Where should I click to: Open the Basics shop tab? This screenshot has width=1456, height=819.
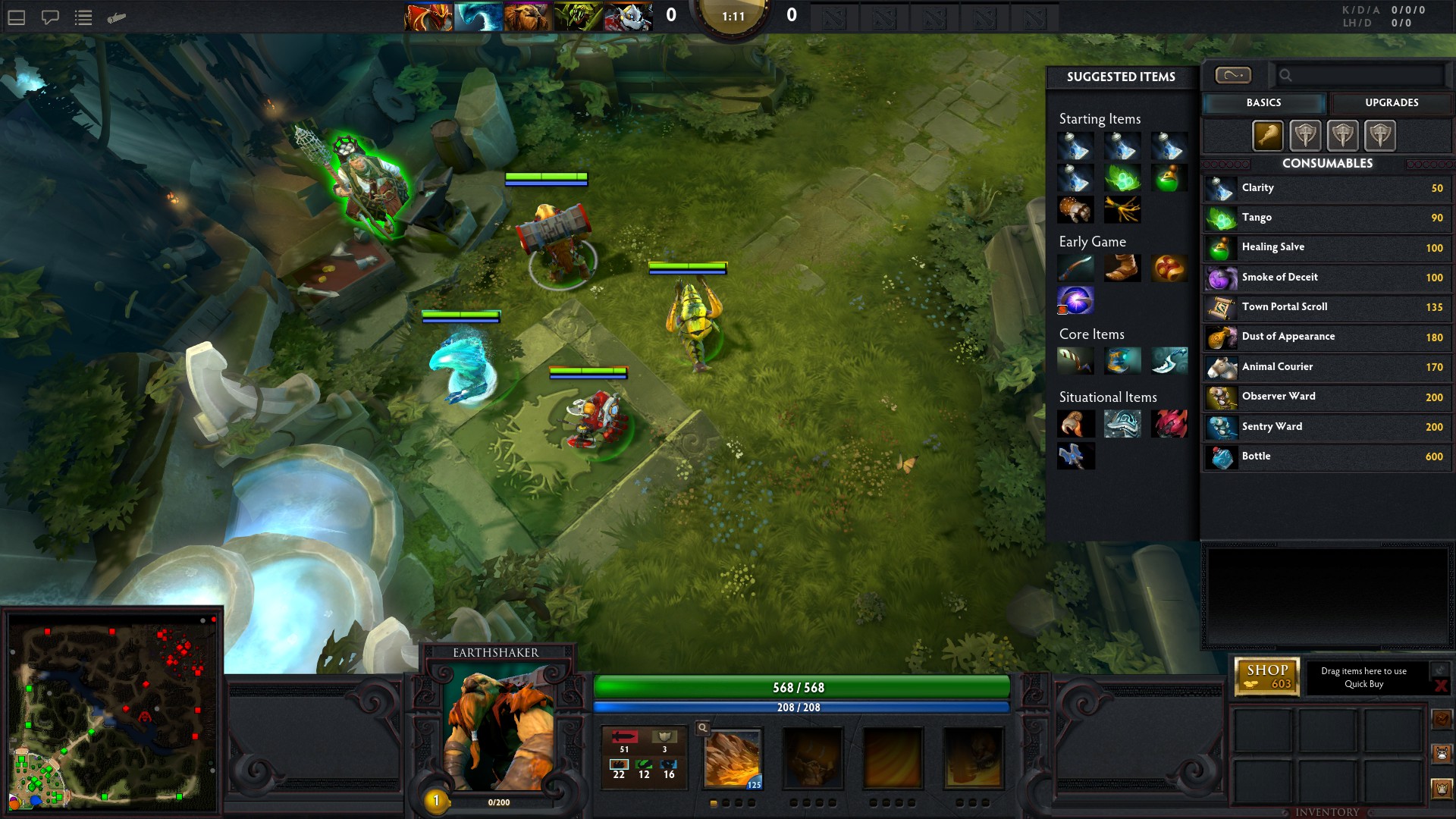[x=1263, y=102]
